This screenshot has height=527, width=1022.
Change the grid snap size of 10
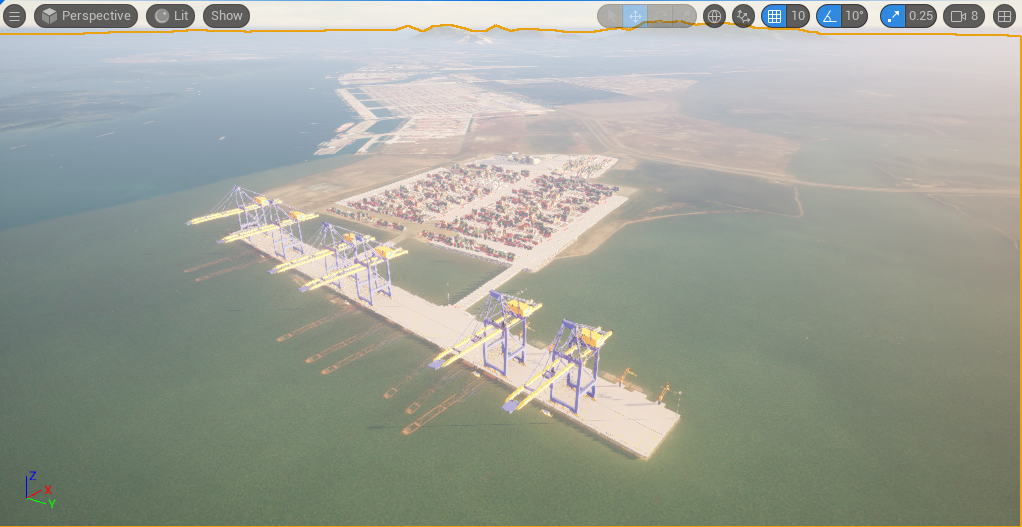click(798, 16)
